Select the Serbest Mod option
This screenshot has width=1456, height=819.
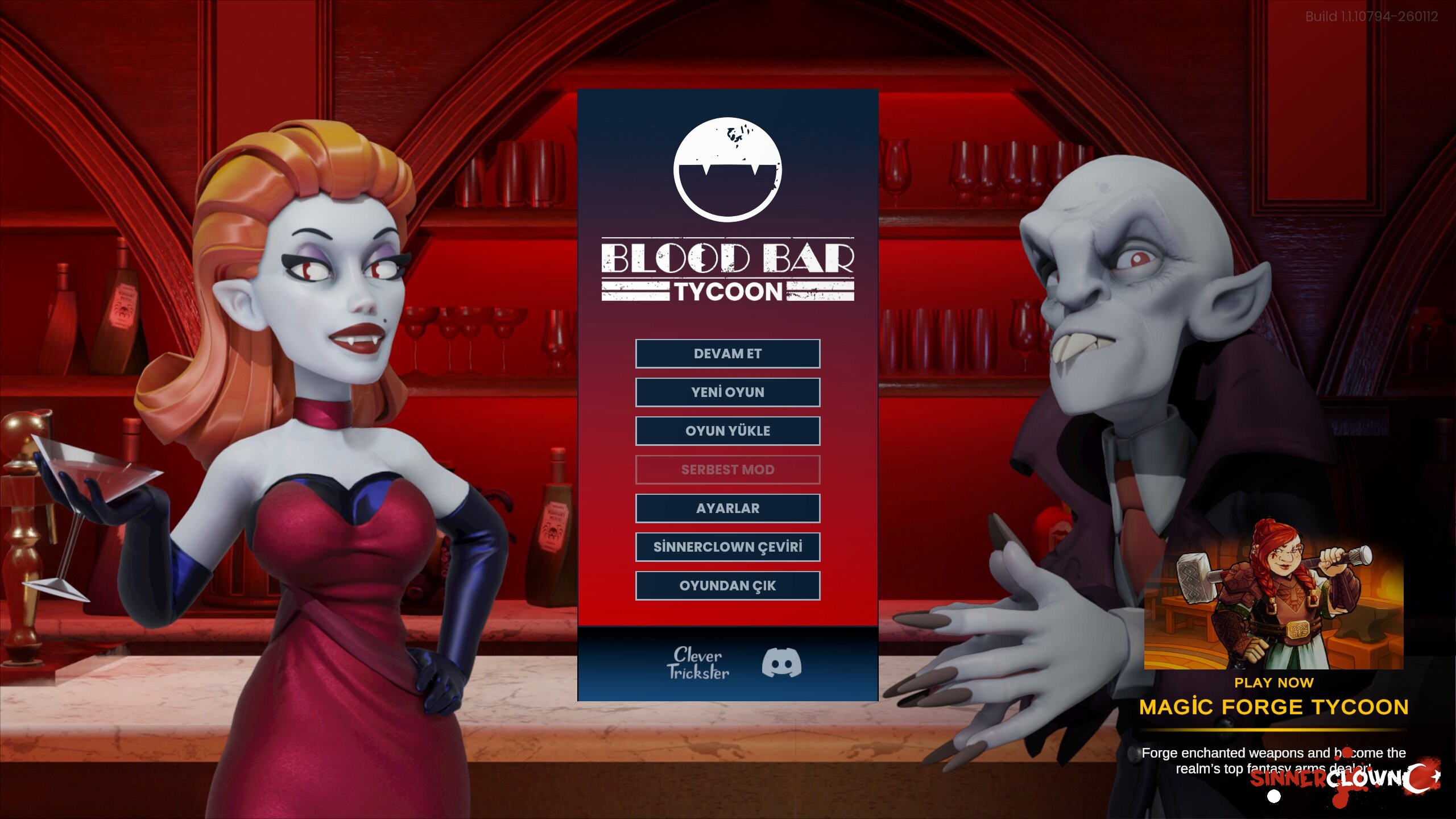coord(727,470)
